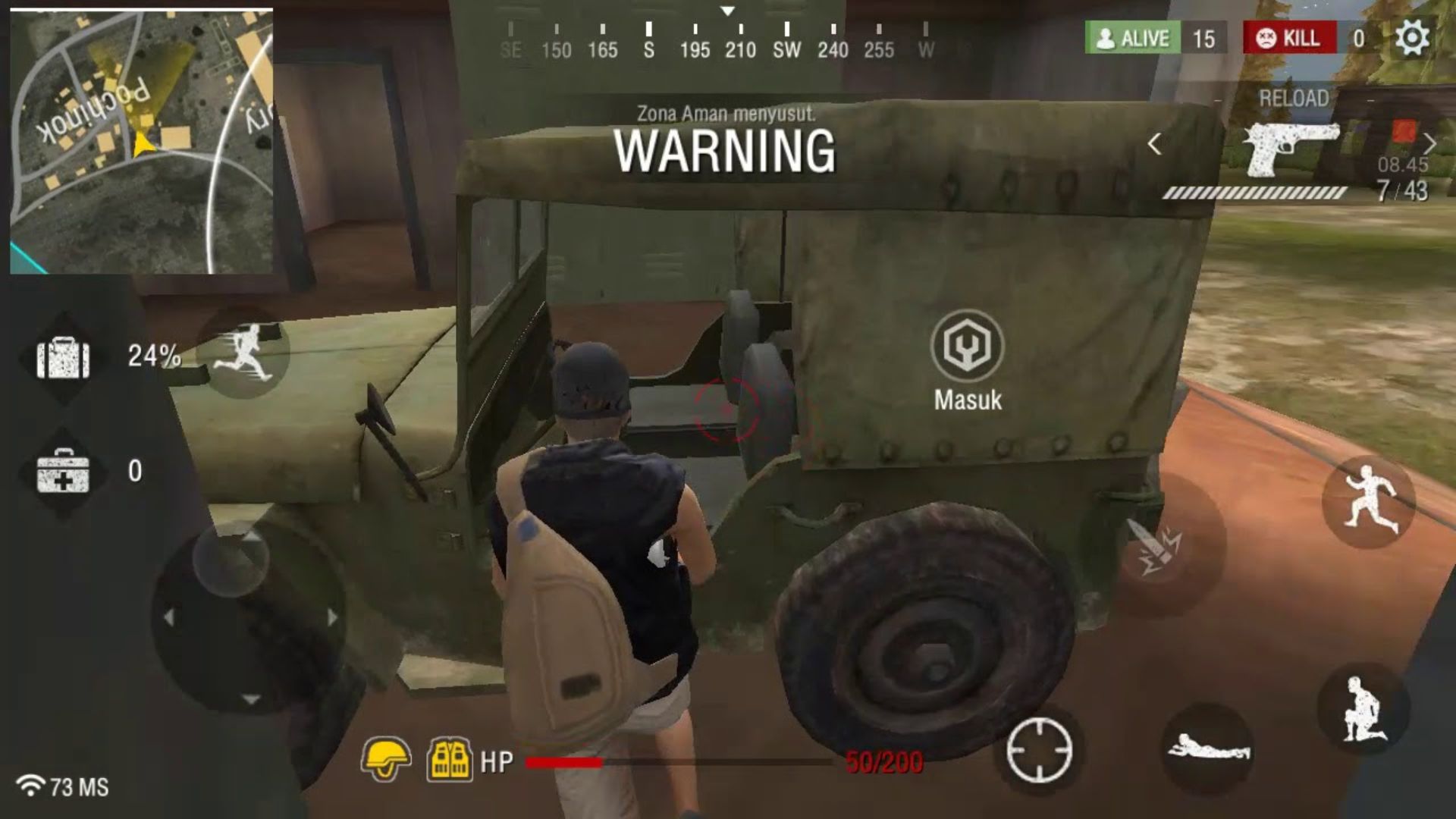Tap the helmet equipment icon
This screenshot has height=819, width=1456.
pyautogui.click(x=387, y=759)
